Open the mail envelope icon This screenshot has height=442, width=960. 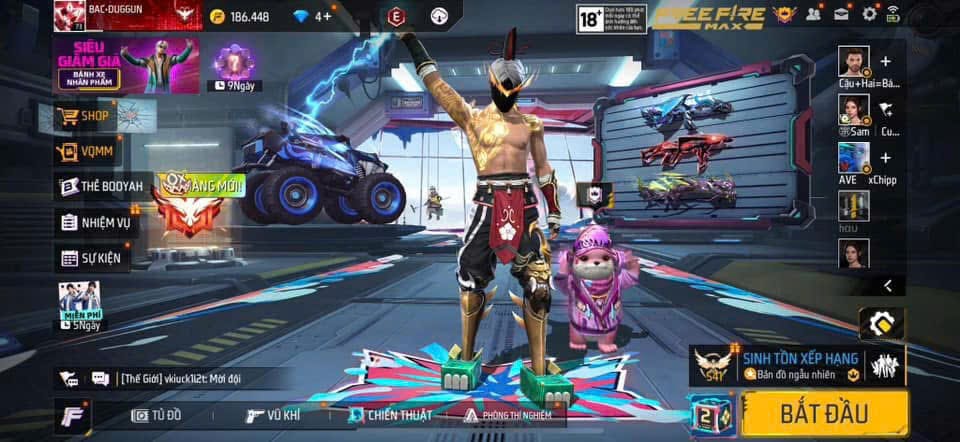pos(843,14)
